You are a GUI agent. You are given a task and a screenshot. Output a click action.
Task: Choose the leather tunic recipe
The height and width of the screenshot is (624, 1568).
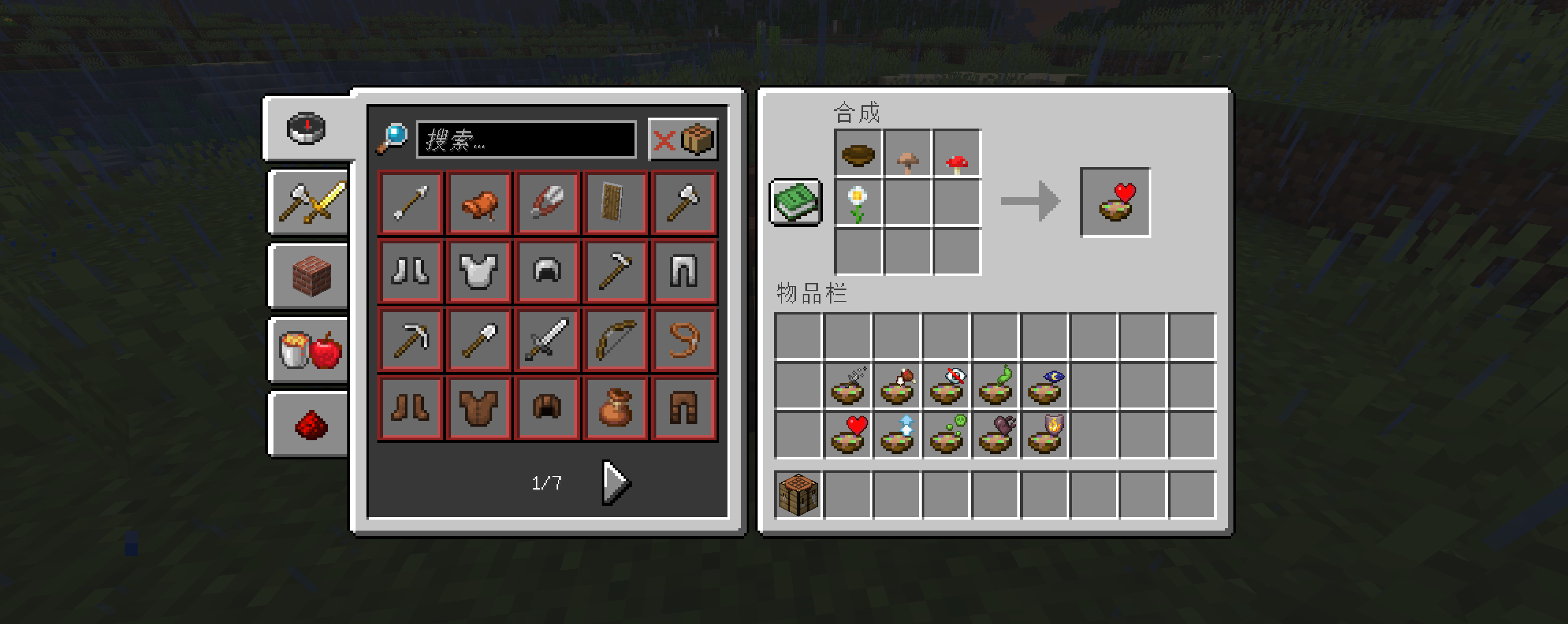(x=479, y=408)
